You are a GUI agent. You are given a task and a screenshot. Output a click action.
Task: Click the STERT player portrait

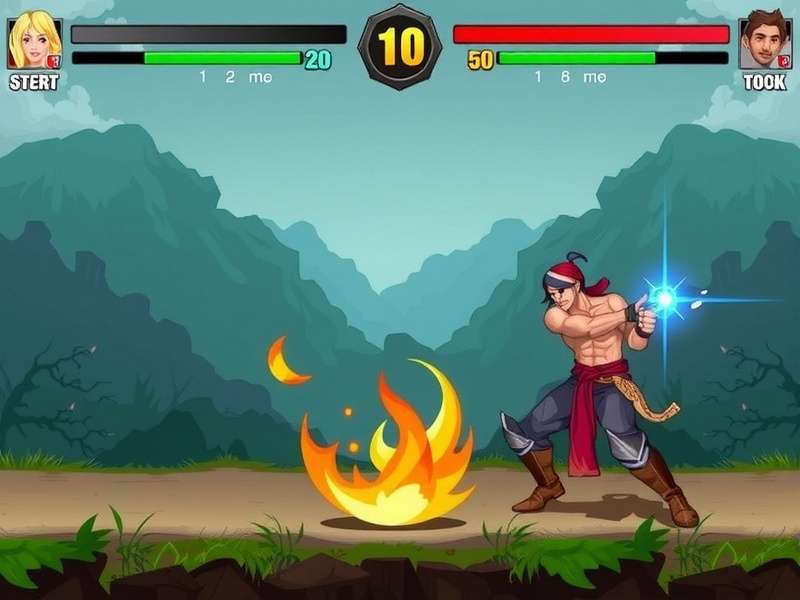coord(34,42)
